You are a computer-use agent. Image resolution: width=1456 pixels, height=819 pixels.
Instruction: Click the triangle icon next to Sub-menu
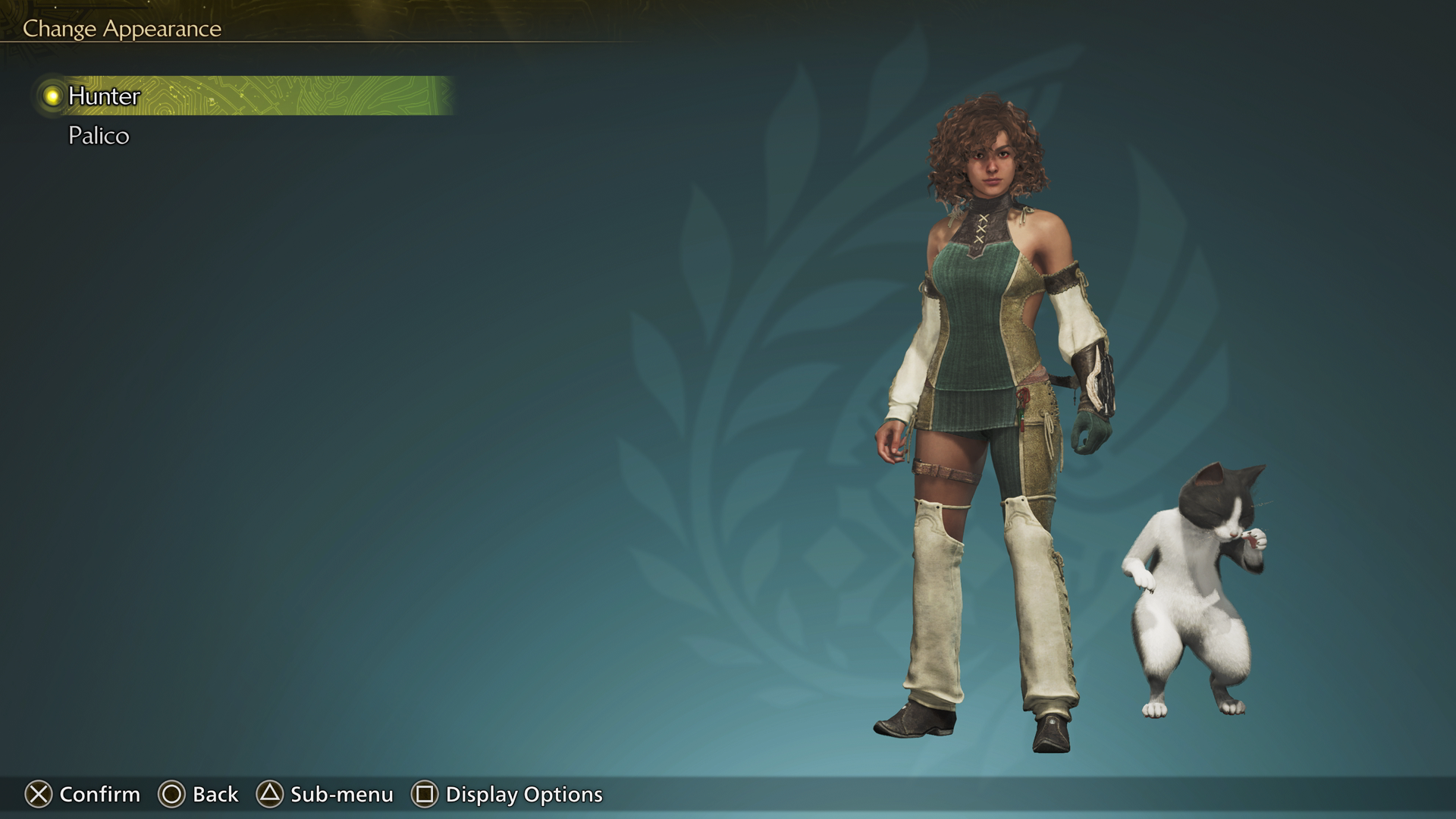[269, 795]
